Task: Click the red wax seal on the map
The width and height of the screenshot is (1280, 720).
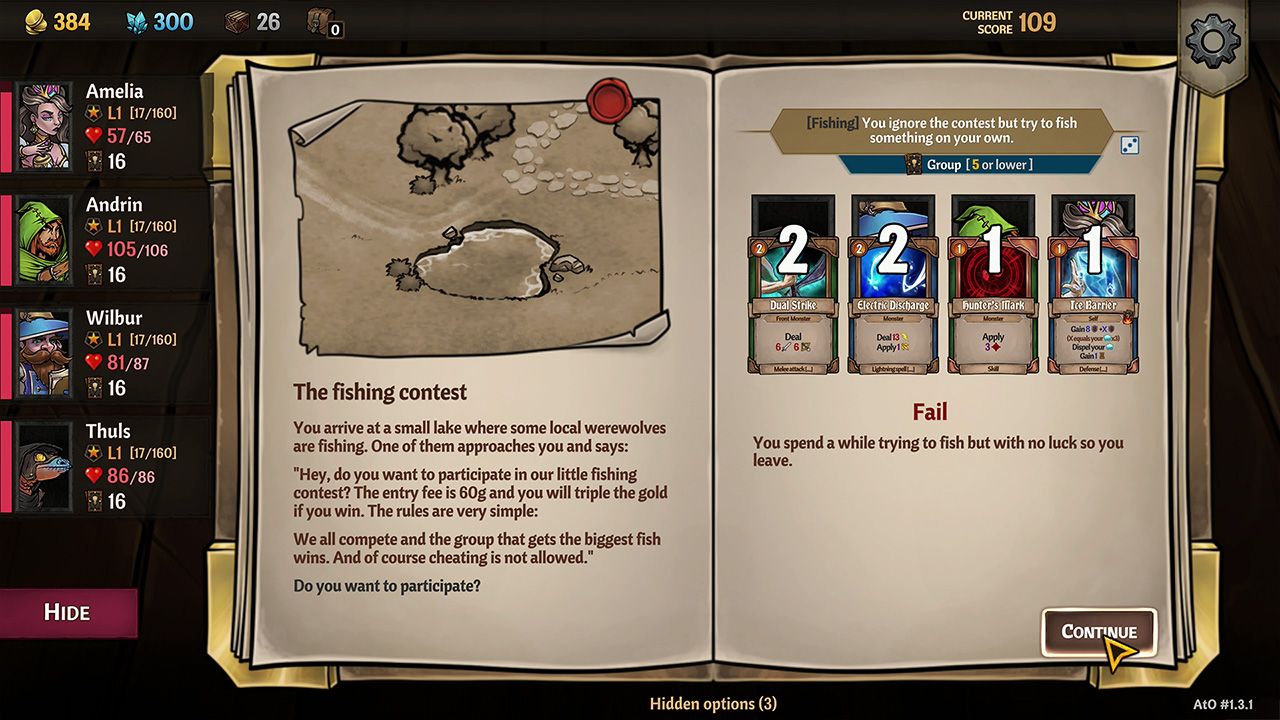Action: click(x=608, y=100)
